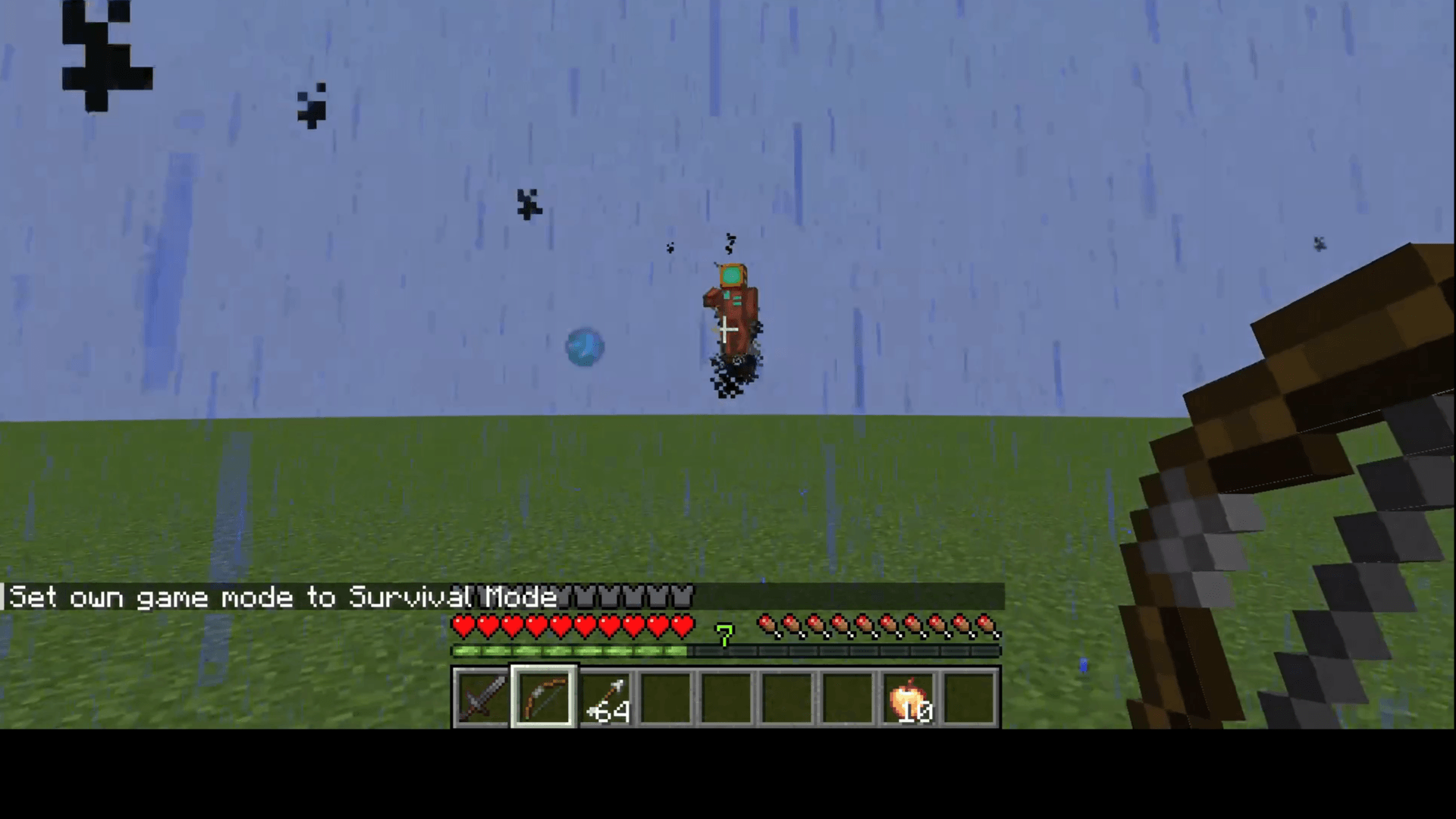Click the blue orb flying through the air
This screenshot has width=1456, height=819.
tap(584, 347)
